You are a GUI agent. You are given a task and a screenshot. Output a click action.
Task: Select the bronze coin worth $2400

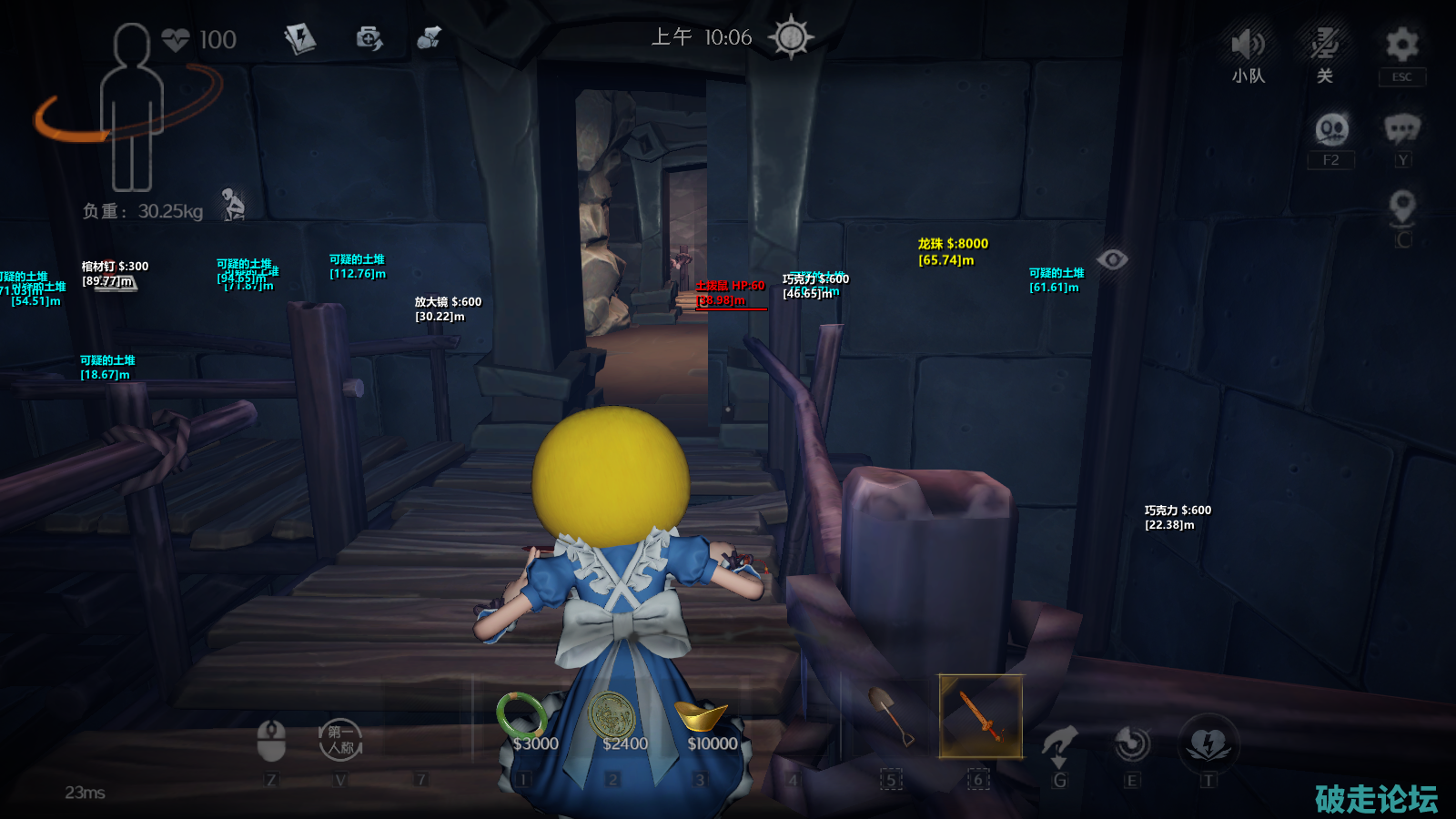[612, 715]
